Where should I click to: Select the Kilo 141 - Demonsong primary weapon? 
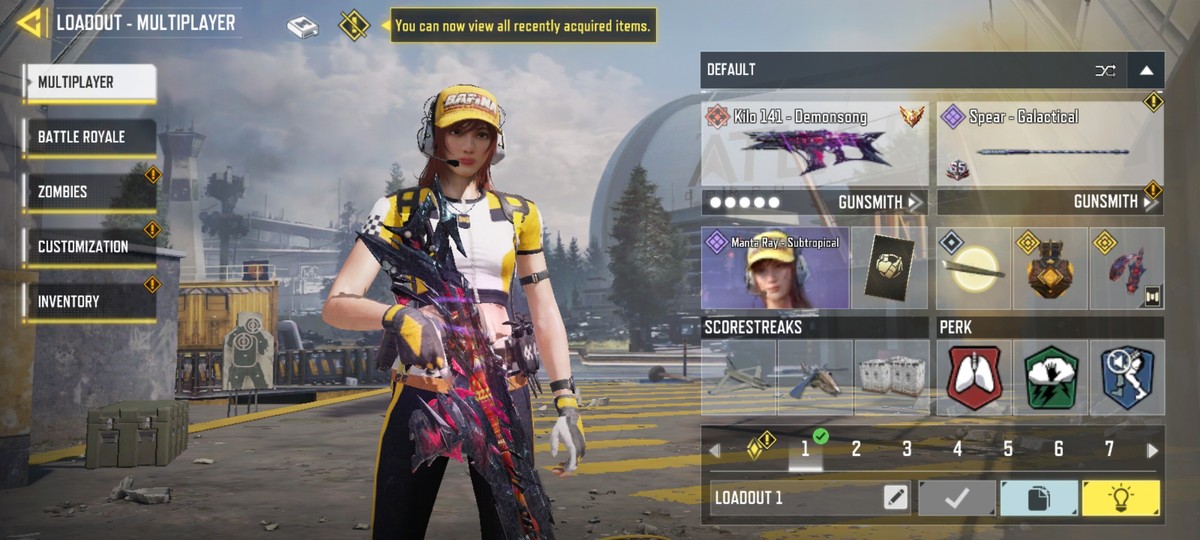814,145
